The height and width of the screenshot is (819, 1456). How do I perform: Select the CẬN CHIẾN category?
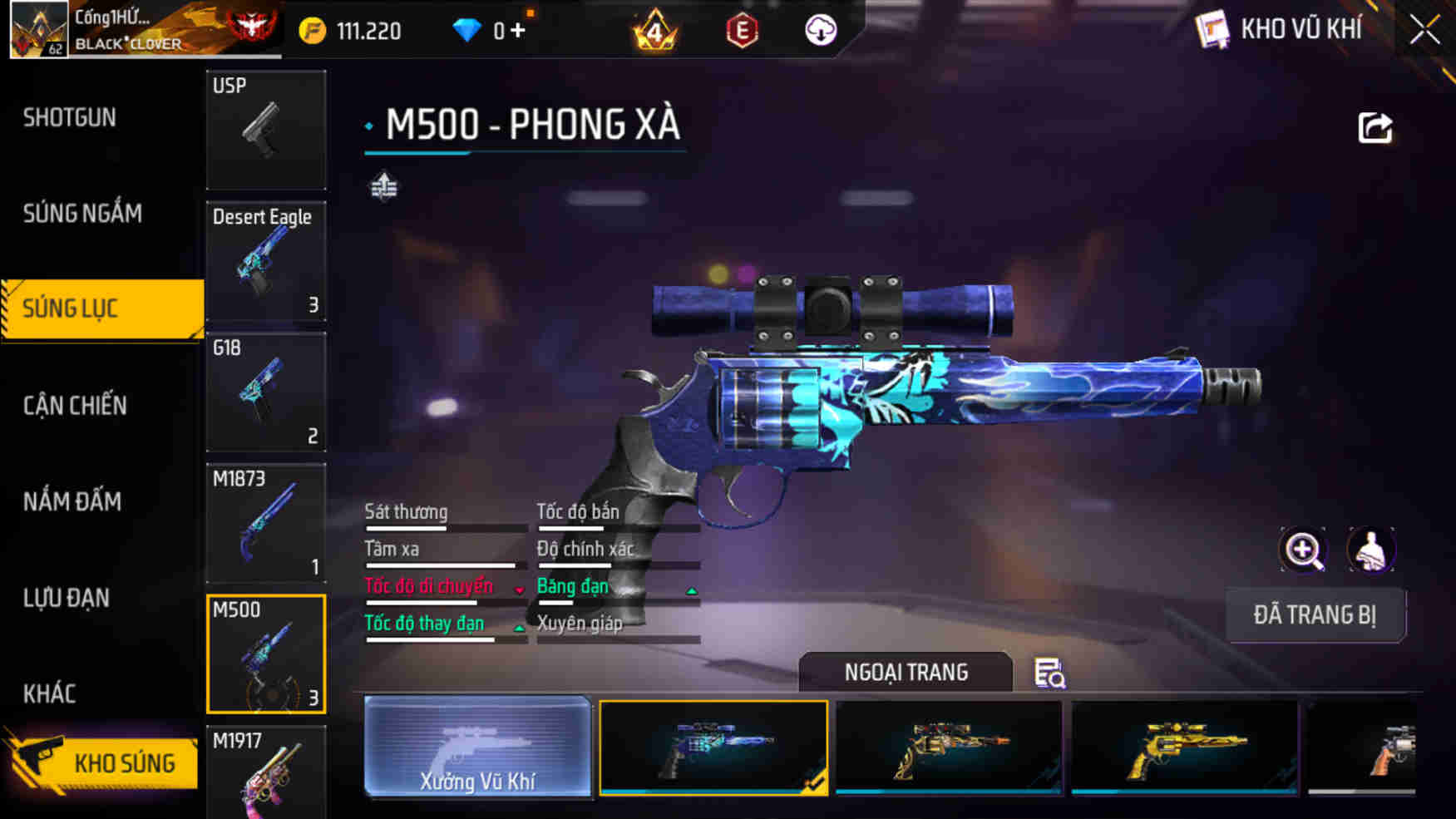75,406
